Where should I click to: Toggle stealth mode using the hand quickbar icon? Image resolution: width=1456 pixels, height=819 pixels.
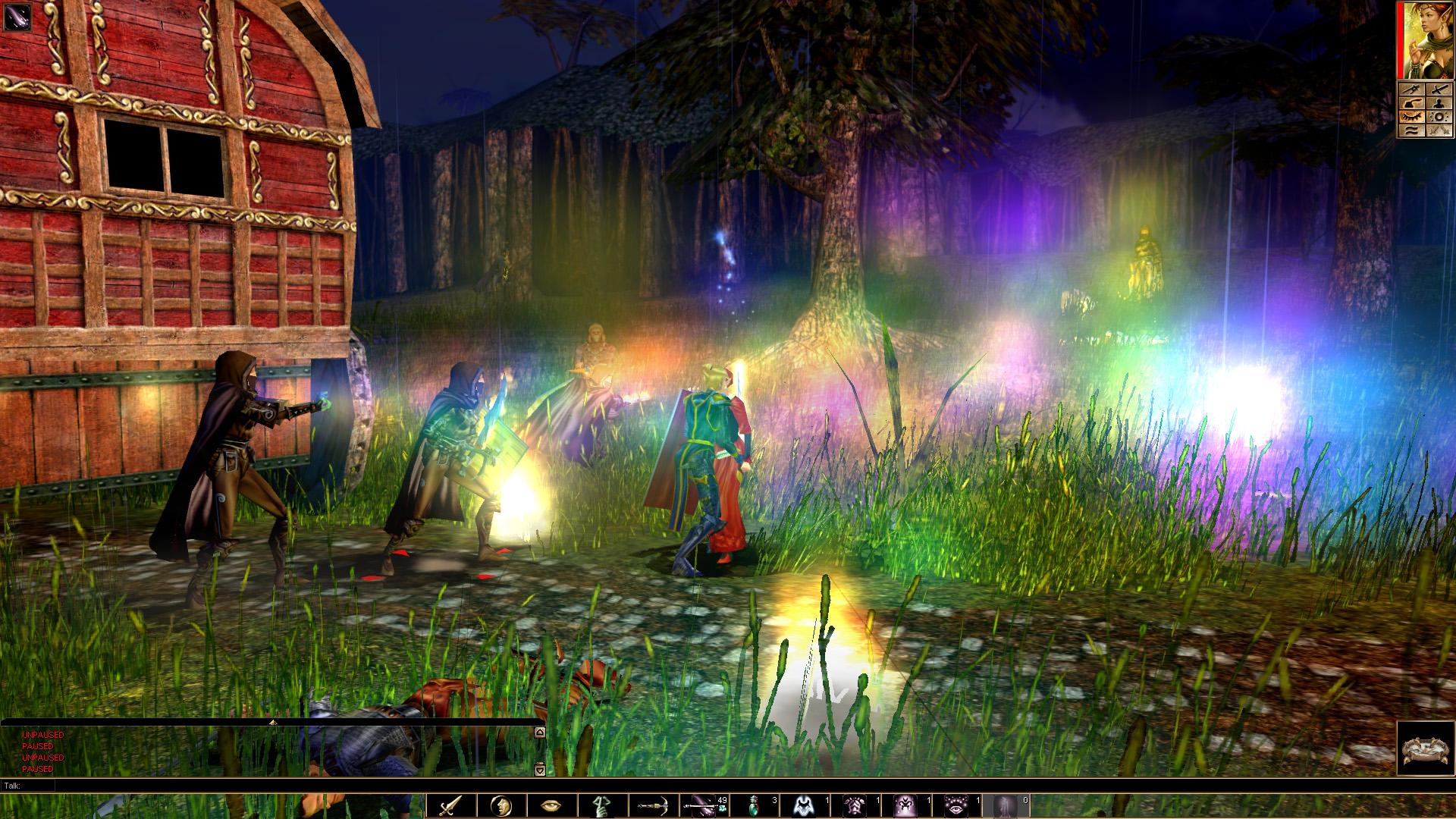(602, 800)
